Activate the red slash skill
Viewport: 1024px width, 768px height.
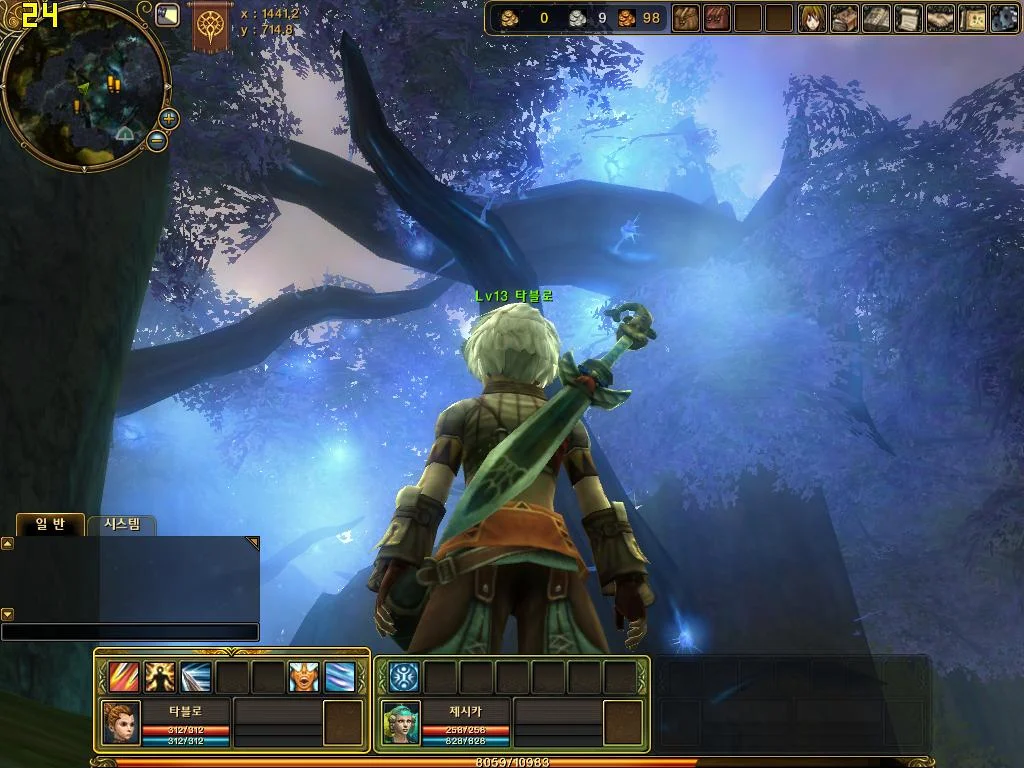click(124, 677)
